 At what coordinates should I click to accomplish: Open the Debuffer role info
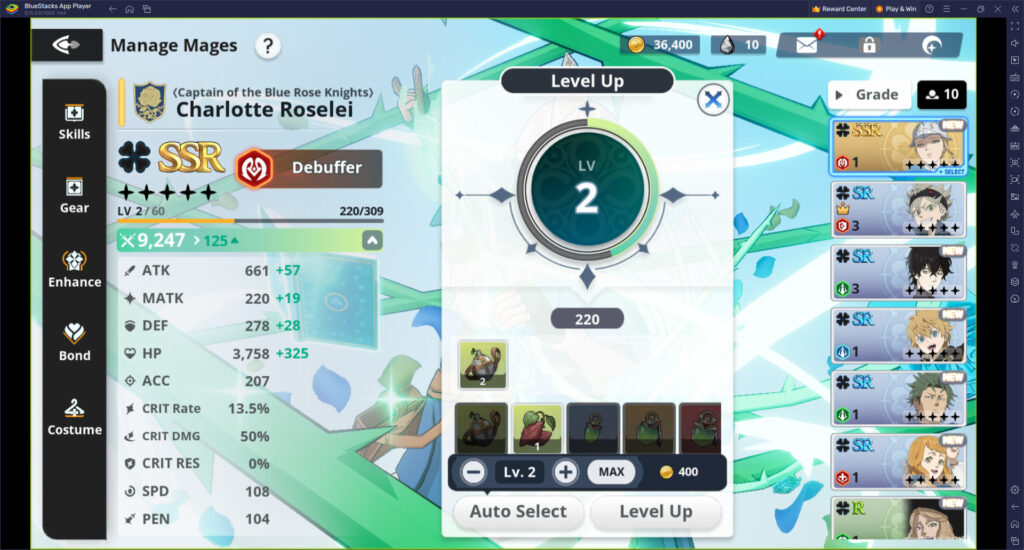tap(308, 168)
